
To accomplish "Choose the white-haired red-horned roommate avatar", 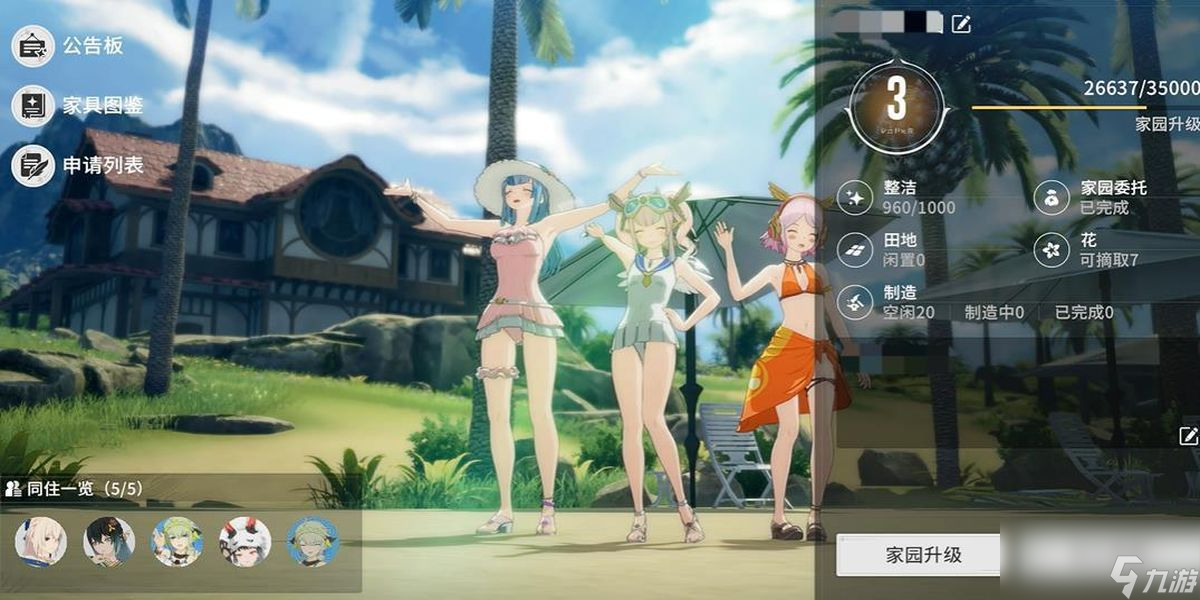I will point(245,542).
